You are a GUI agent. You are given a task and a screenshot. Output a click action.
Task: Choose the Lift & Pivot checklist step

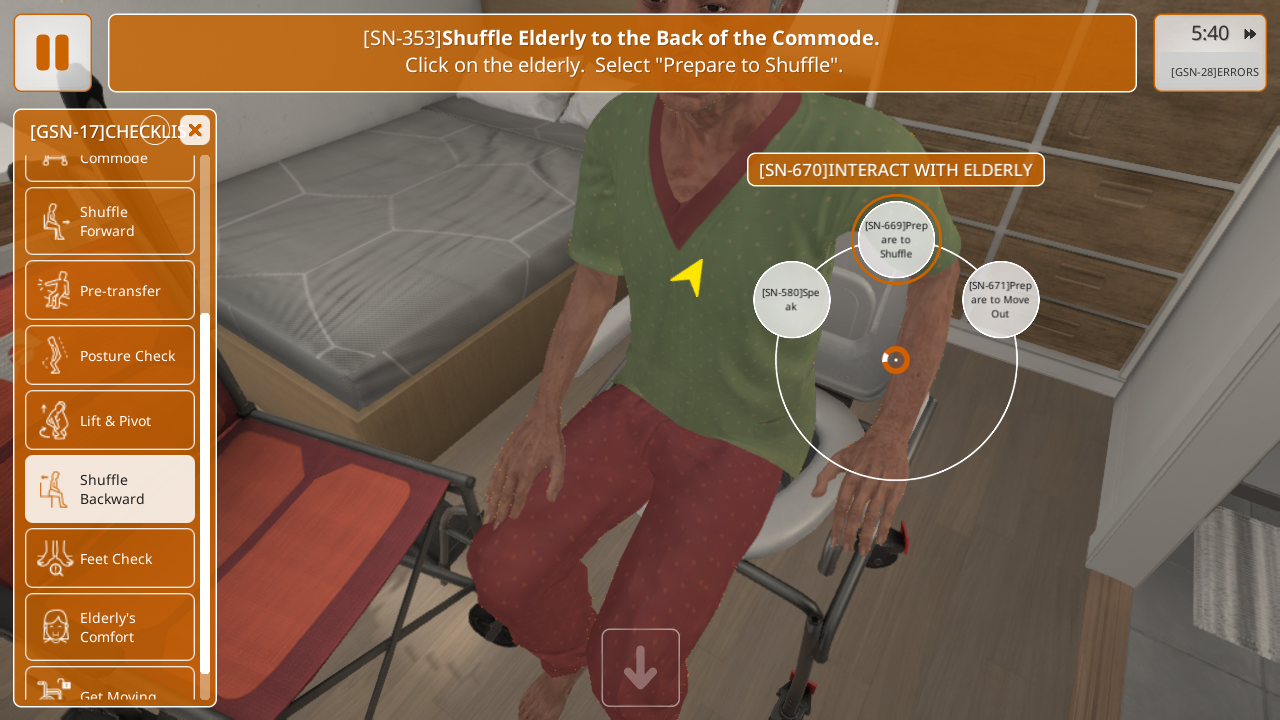(110, 420)
